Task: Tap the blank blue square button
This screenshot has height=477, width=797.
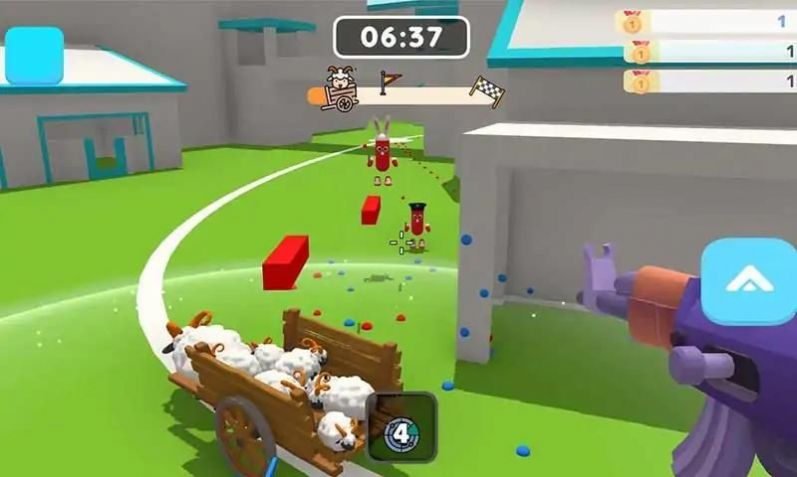Action: tap(35, 56)
